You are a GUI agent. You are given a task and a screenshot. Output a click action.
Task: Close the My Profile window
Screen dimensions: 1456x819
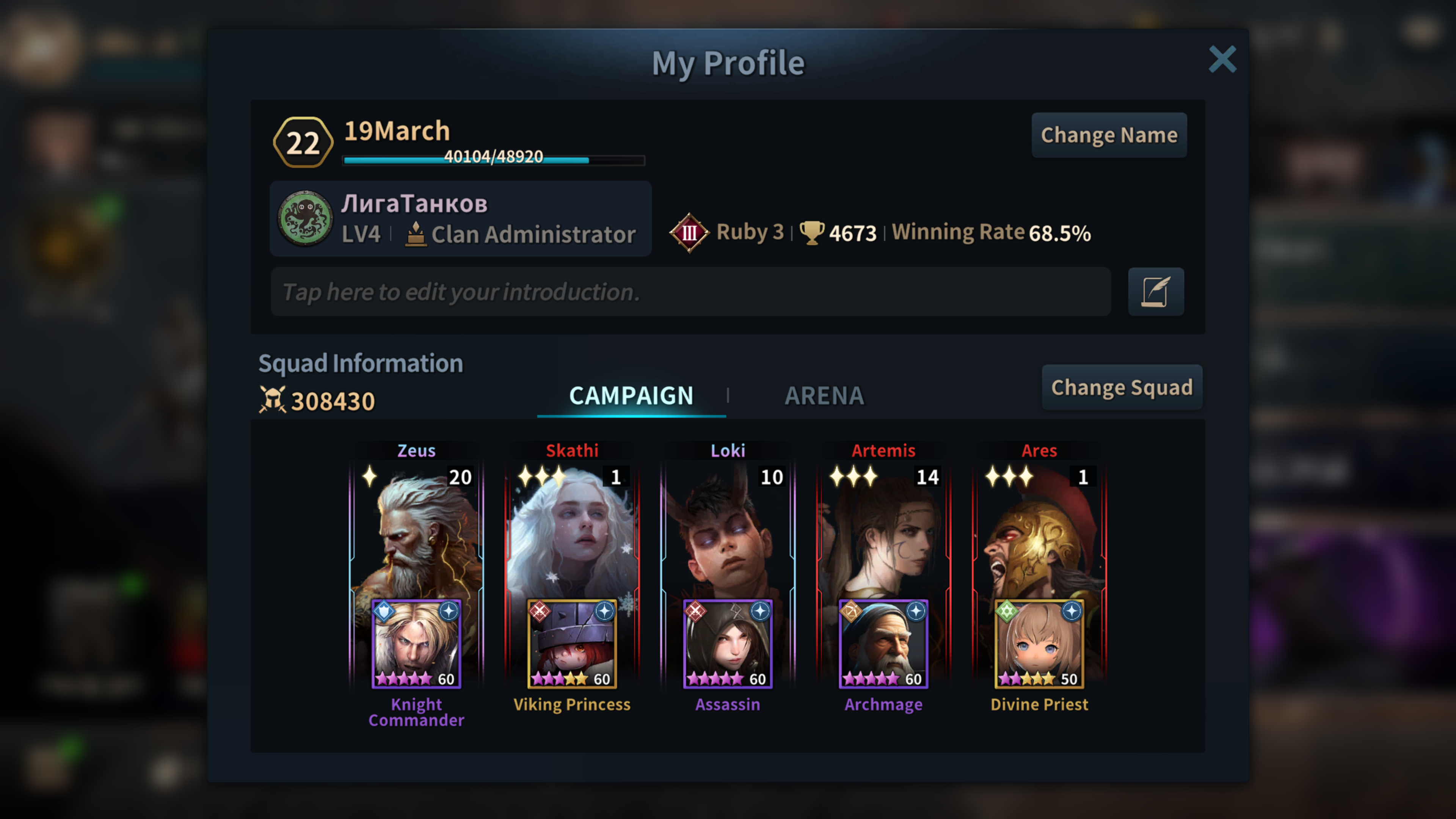[1222, 60]
